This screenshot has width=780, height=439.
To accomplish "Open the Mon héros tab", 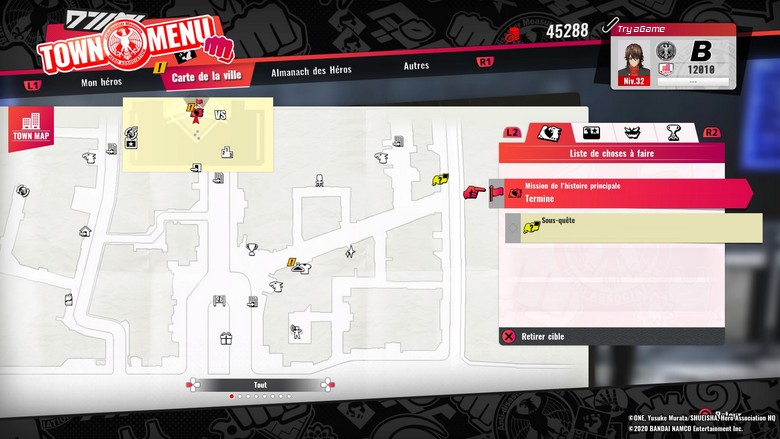I will (x=103, y=82).
